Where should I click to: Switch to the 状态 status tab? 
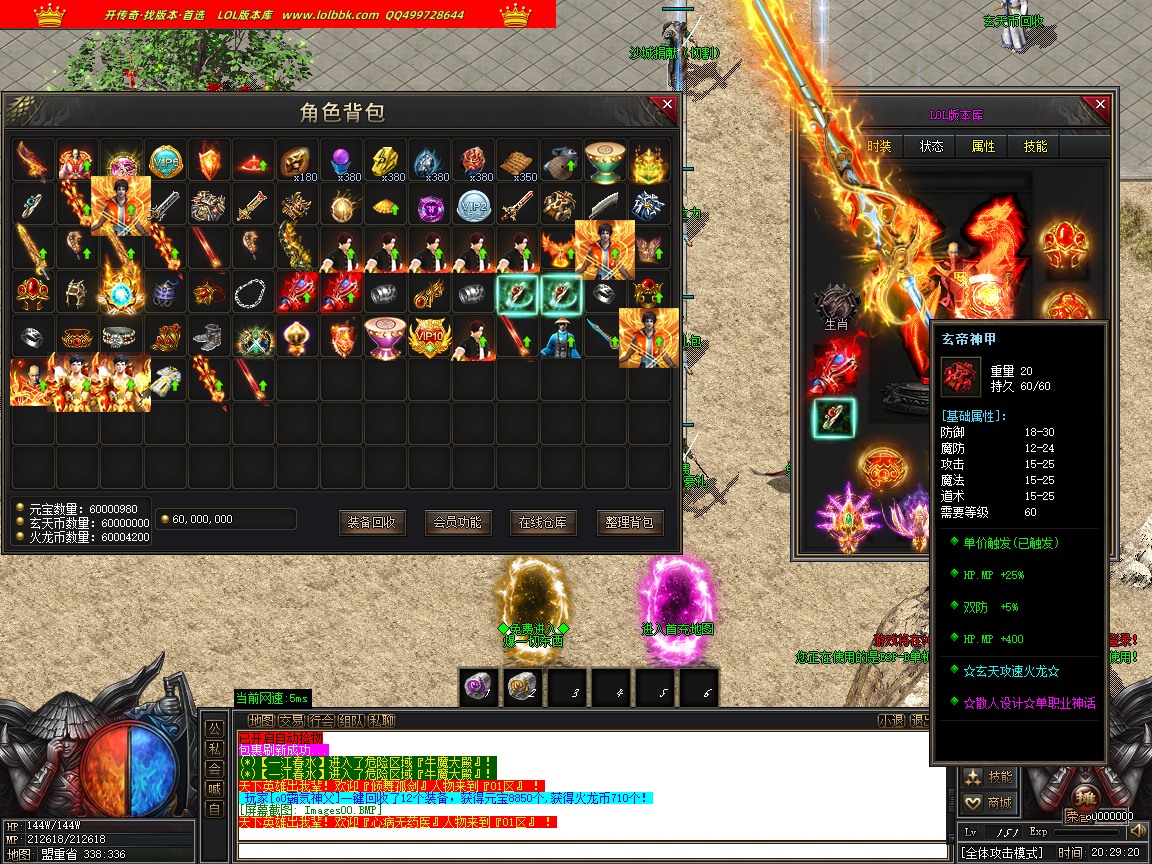click(x=931, y=146)
